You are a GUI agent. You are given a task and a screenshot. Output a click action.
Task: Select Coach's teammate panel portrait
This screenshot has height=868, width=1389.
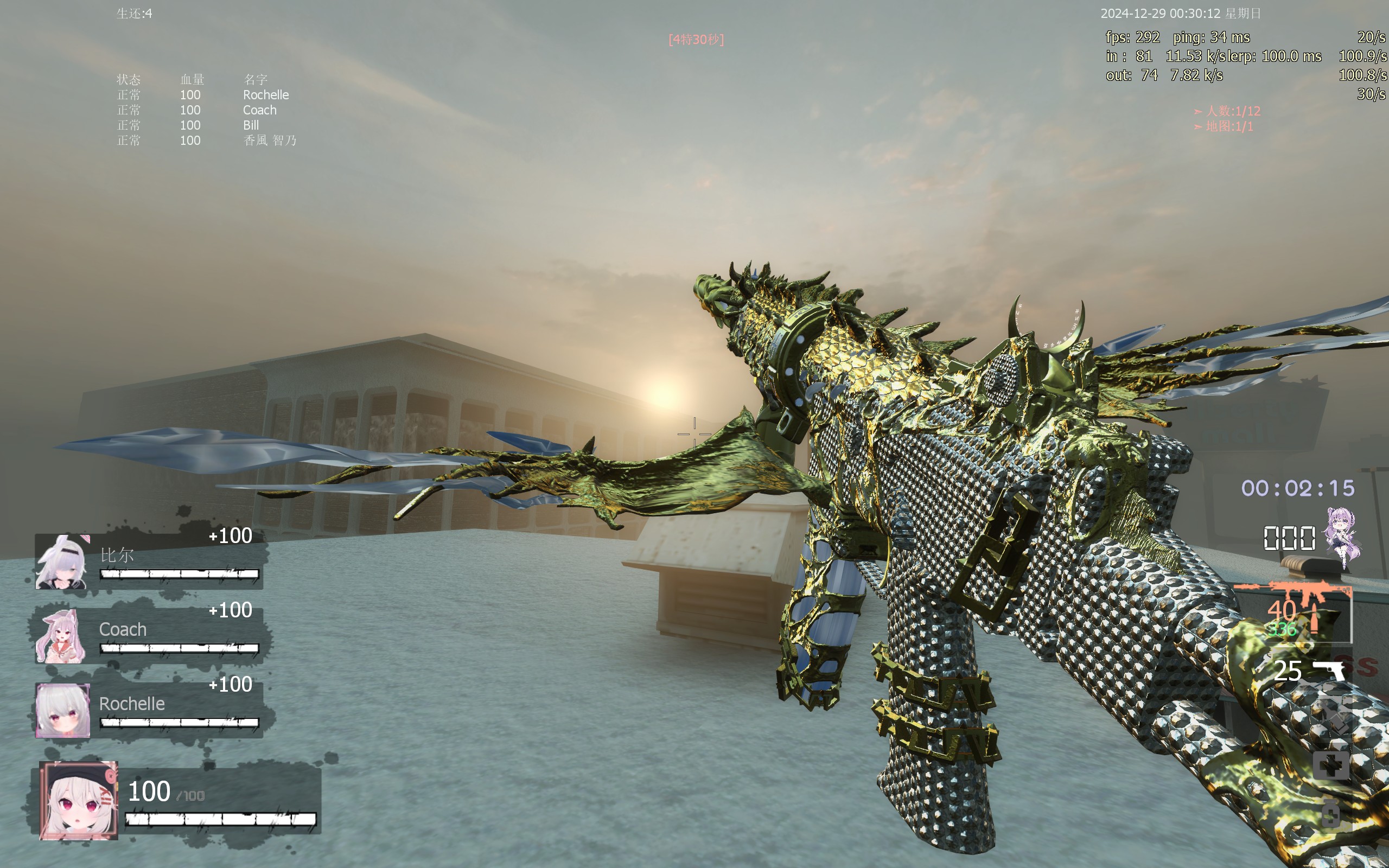coord(61,636)
